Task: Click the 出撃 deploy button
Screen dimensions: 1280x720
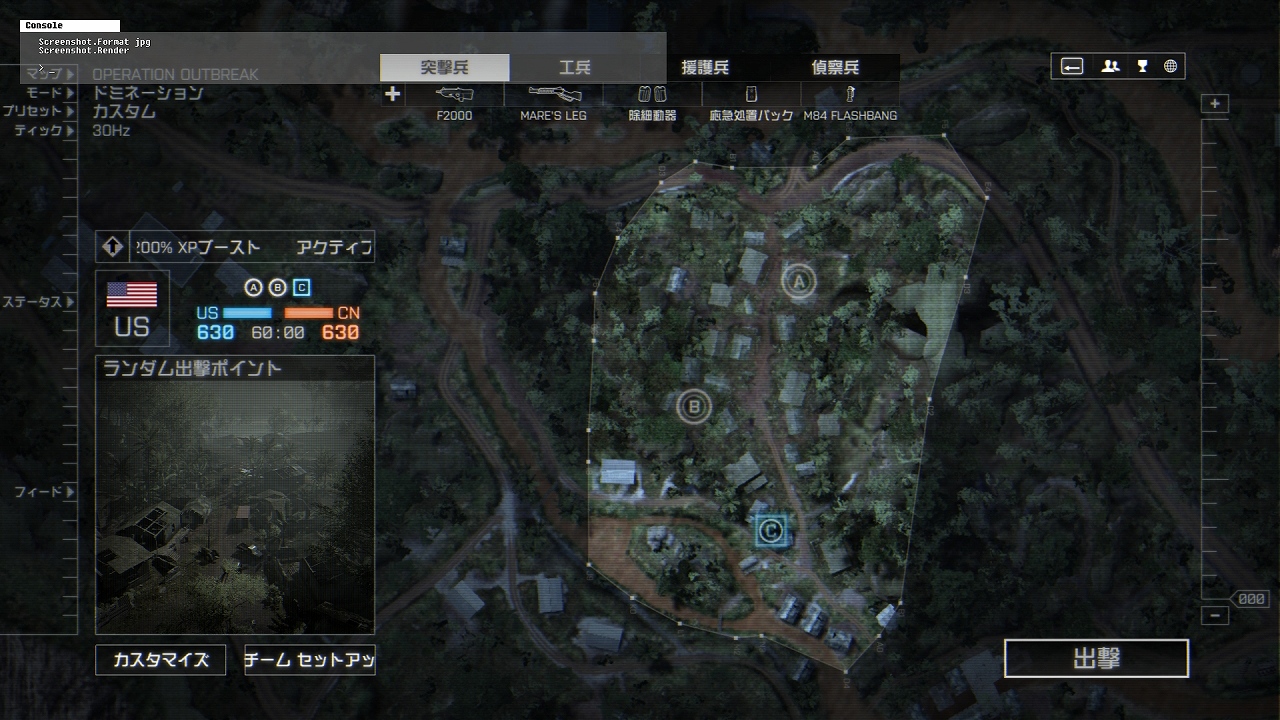Action: click(1096, 659)
